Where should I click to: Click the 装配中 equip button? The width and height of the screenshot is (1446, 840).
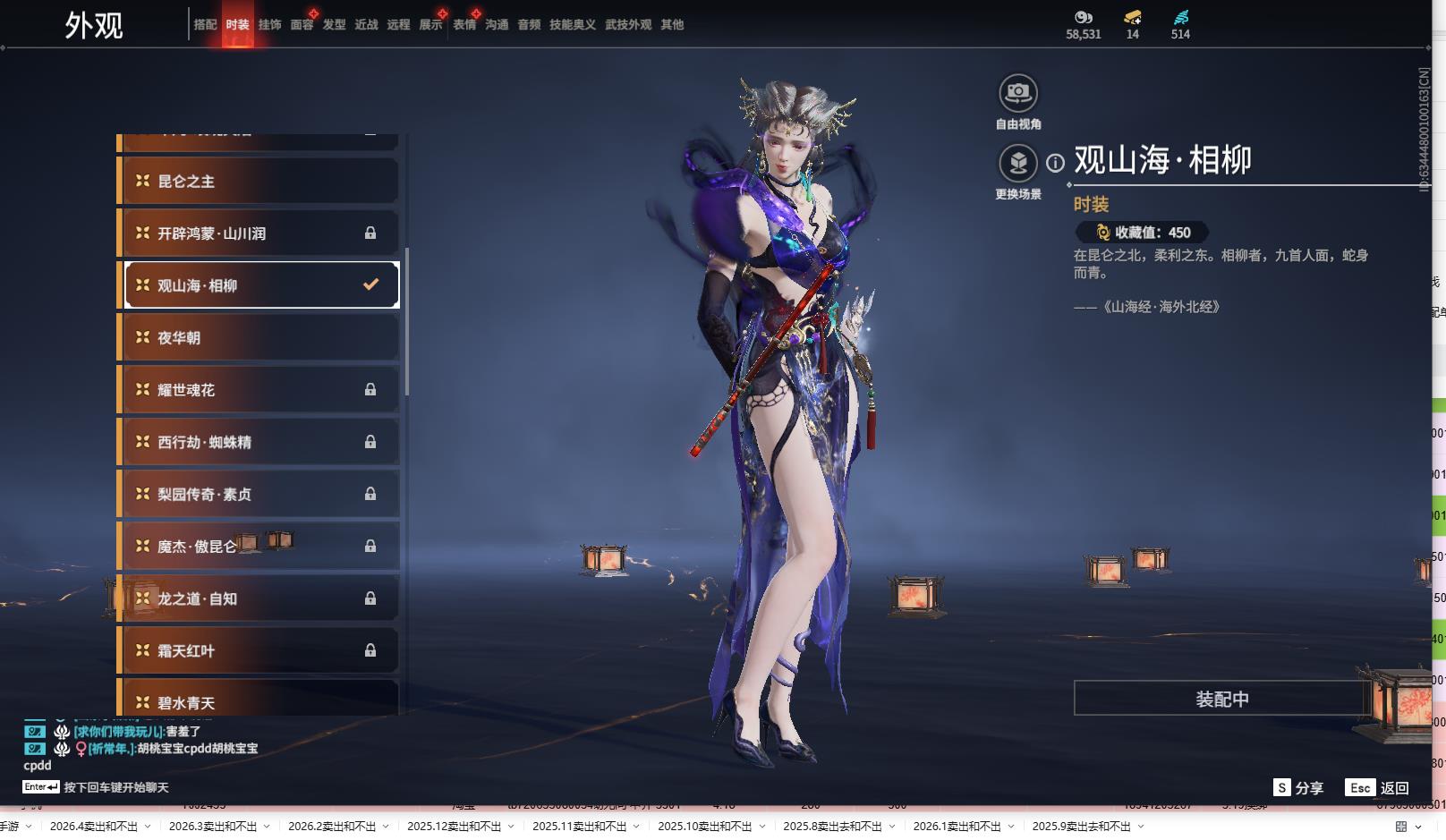click(1221, 699)
